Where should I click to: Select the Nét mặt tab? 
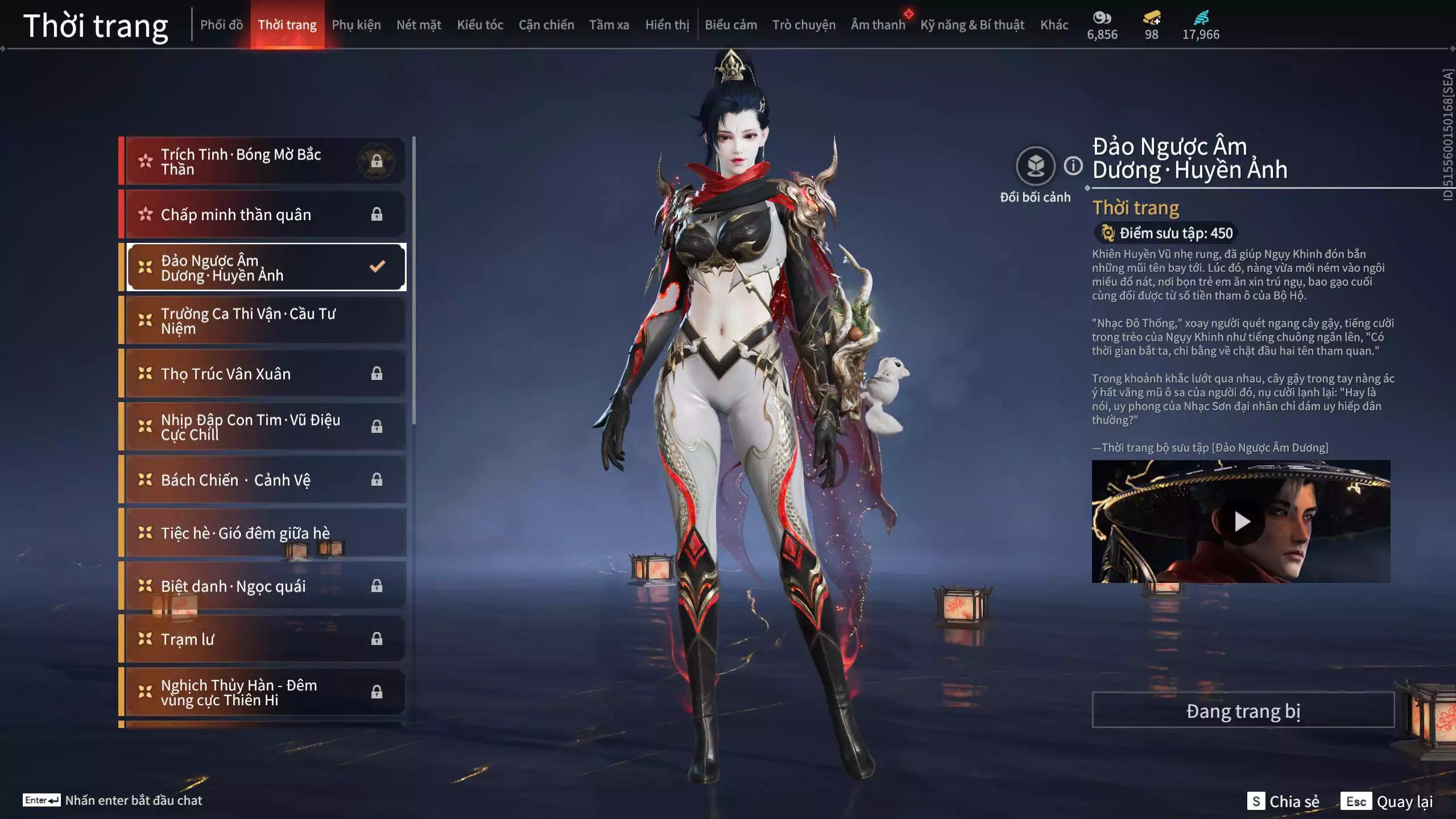(x=419, y=25)
